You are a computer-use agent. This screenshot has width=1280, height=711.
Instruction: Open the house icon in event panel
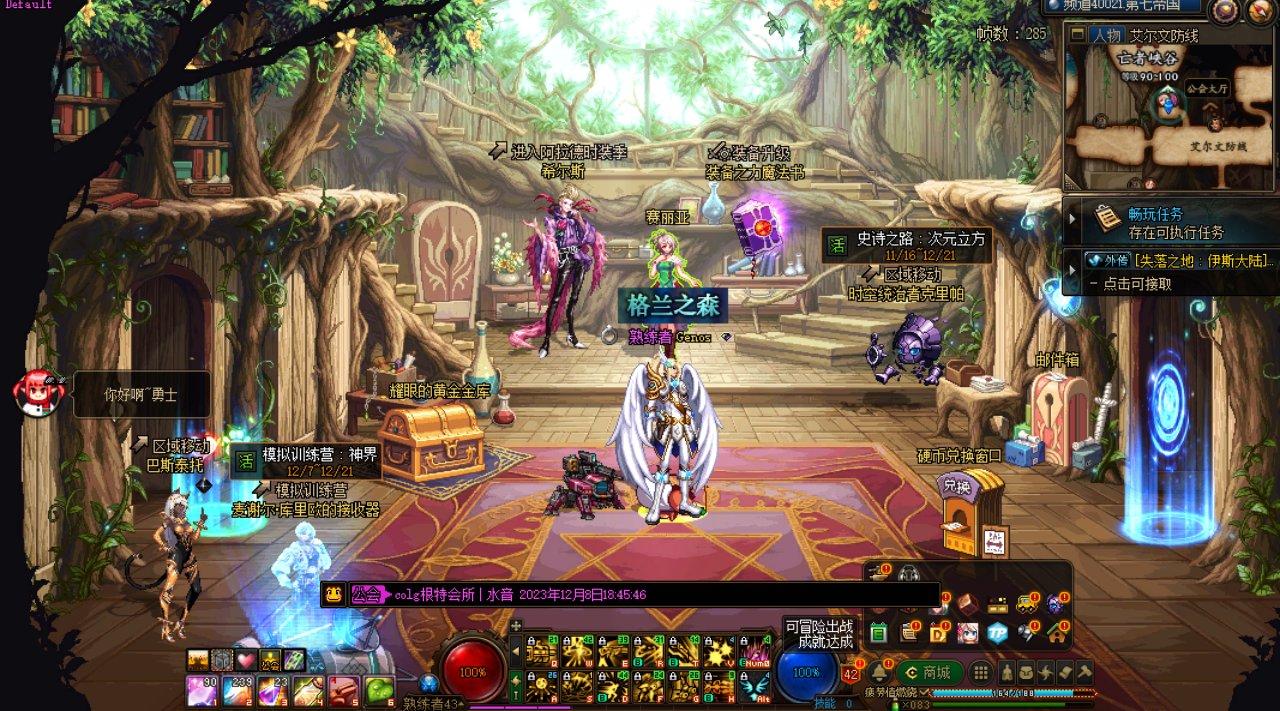pyautogui.click(x=1056, y=633)
